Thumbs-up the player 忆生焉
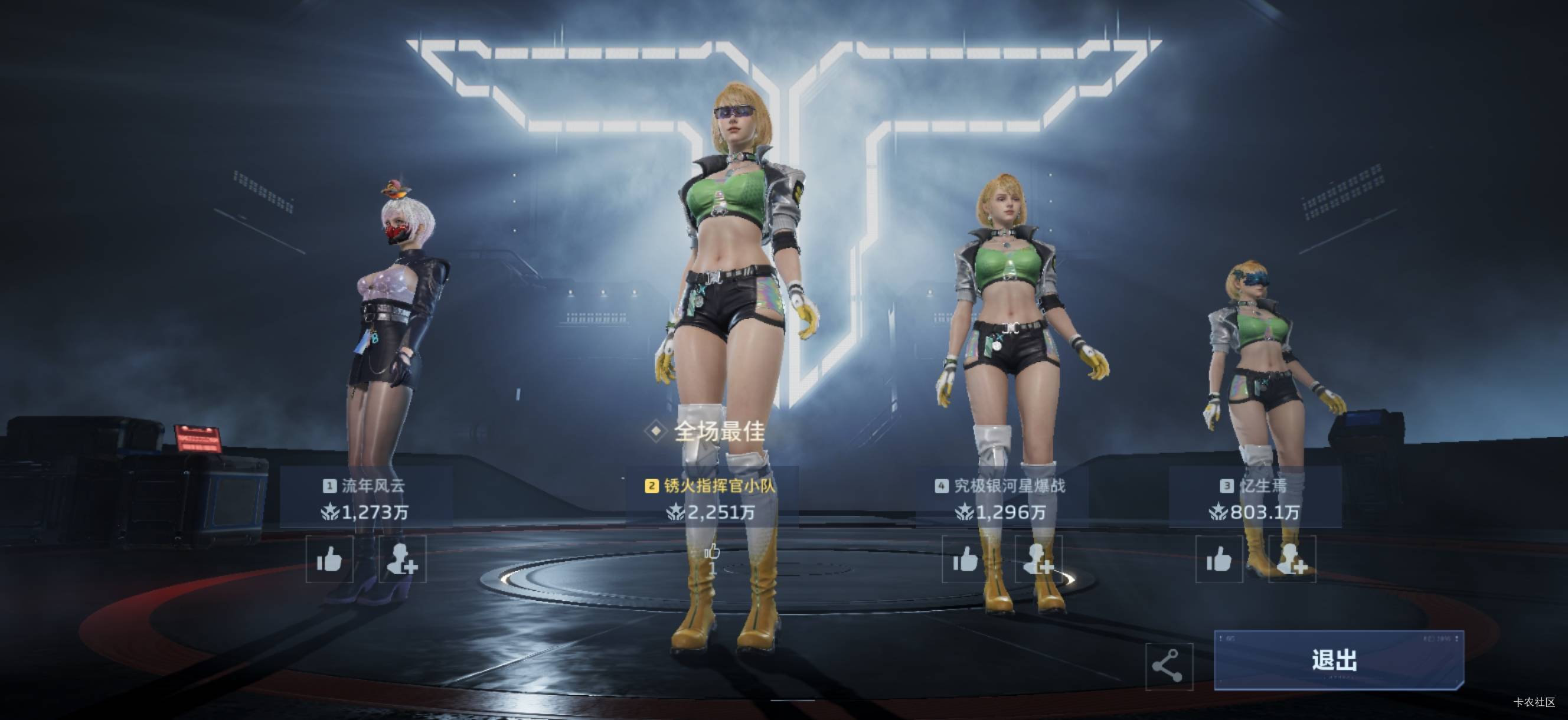This screenshot has width=1568, height=720. pos(1219,559)
